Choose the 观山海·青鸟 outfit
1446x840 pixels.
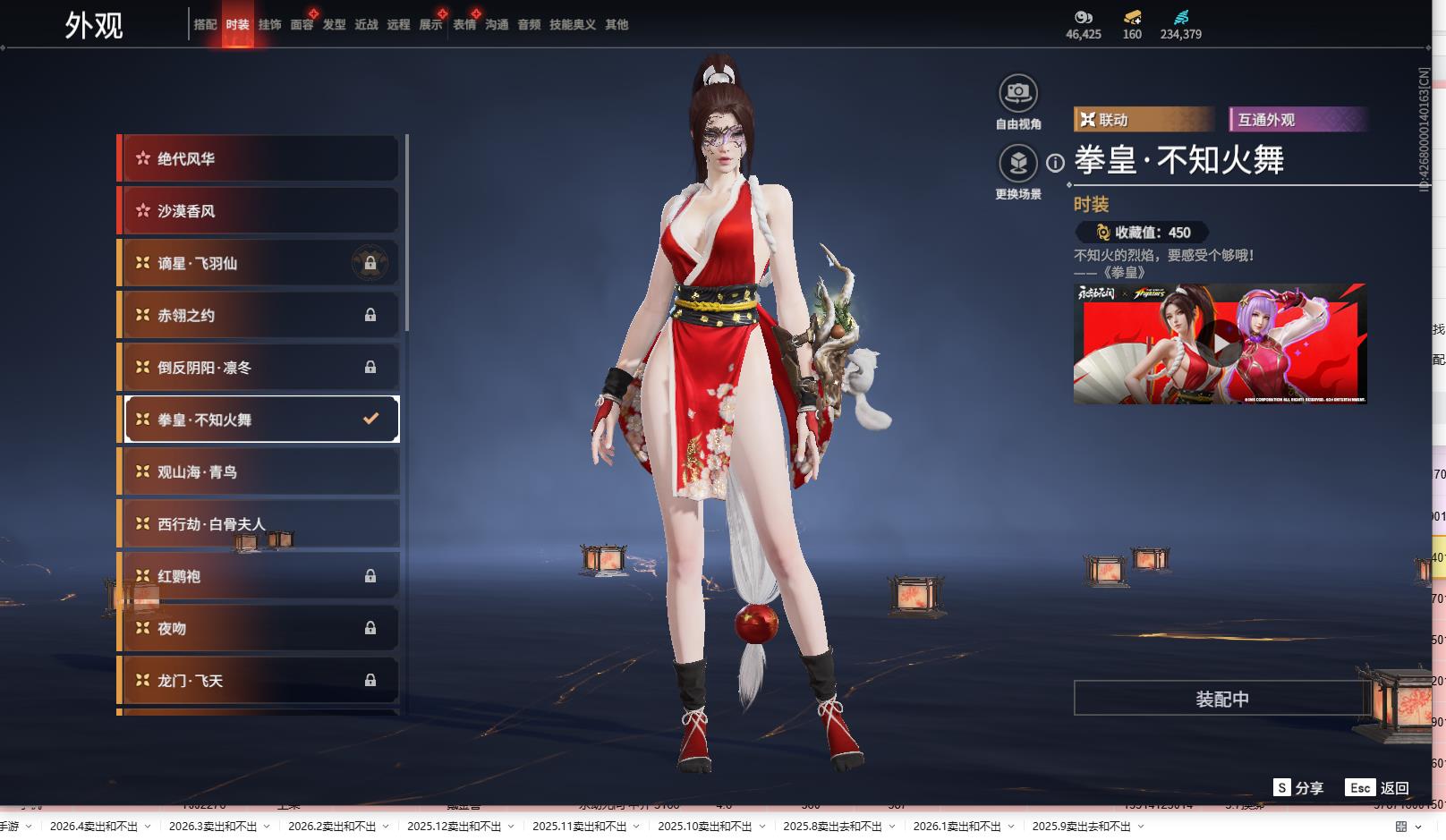(259, 471)
